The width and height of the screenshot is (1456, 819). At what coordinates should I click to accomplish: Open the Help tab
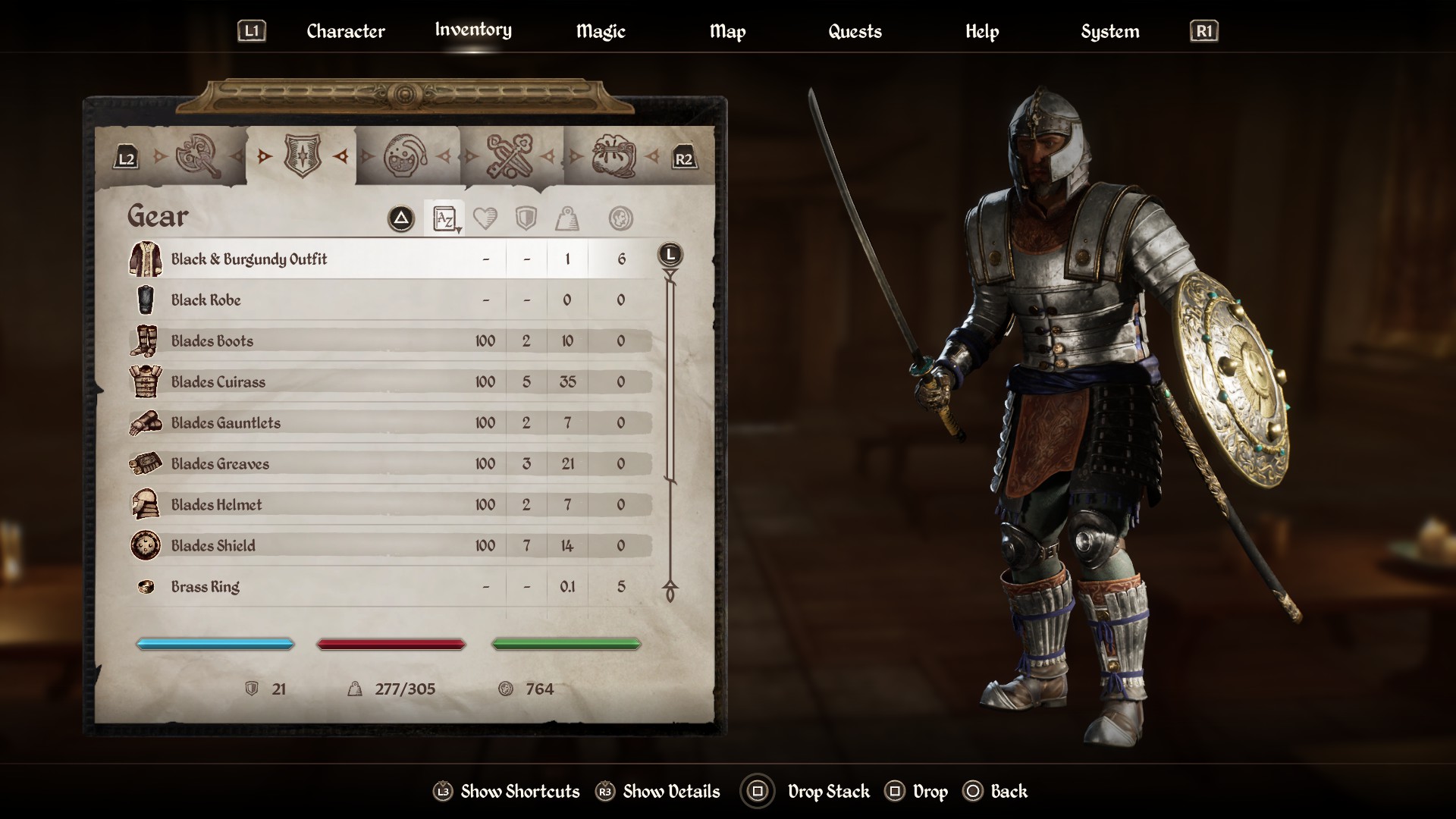coord(981,31)
